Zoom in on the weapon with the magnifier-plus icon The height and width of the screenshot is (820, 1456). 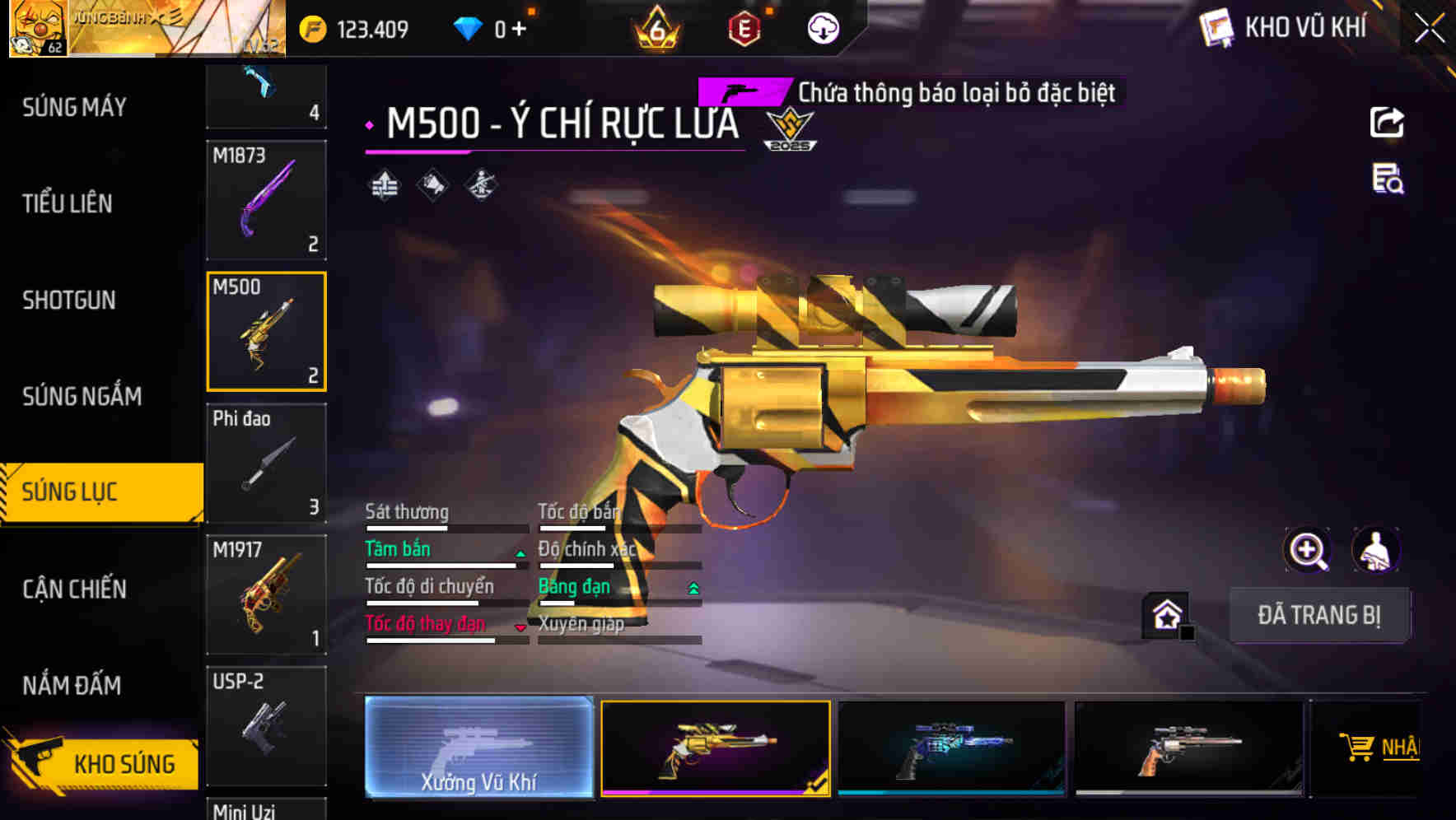coord(1309,550)
